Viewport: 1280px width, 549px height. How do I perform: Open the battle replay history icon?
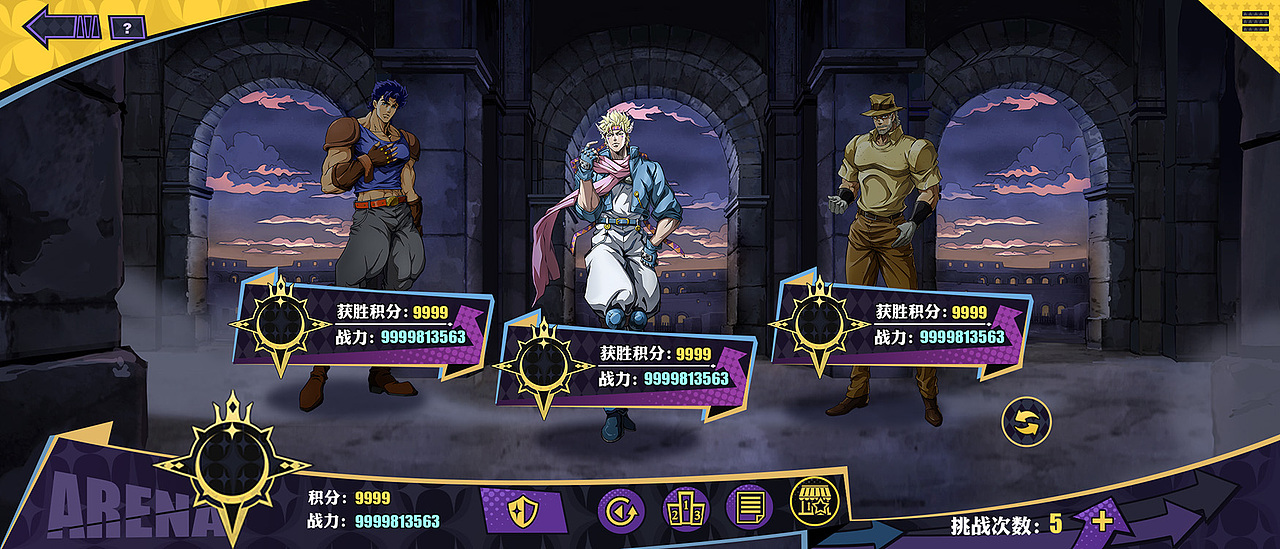point(621,510)
